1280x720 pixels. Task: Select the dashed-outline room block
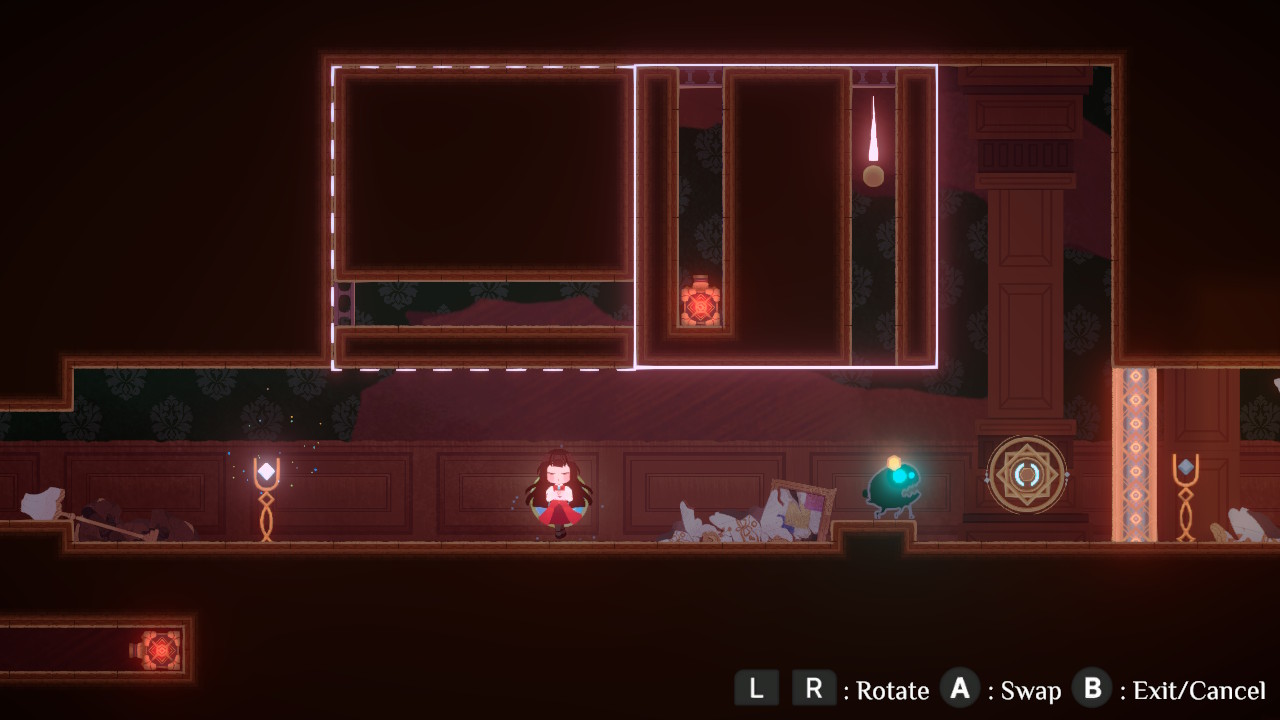pos(483,217)
